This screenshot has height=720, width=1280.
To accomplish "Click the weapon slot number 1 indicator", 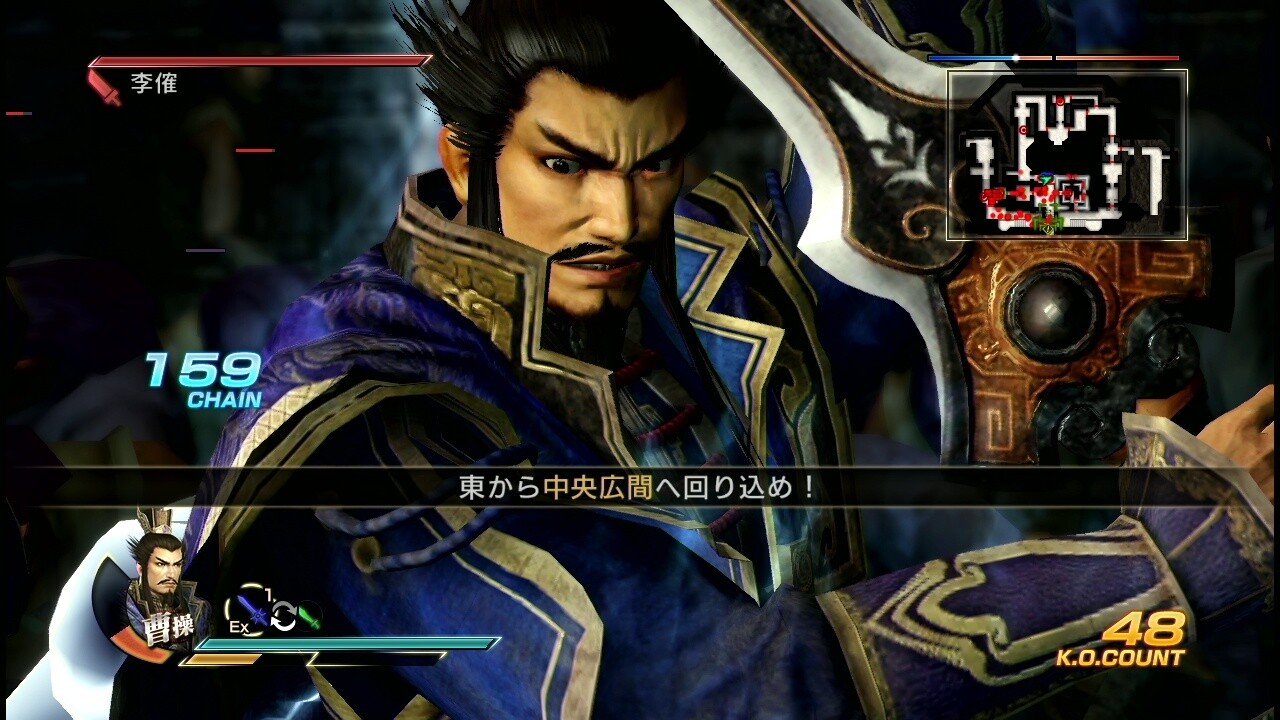I will click(x=268, y=592).
